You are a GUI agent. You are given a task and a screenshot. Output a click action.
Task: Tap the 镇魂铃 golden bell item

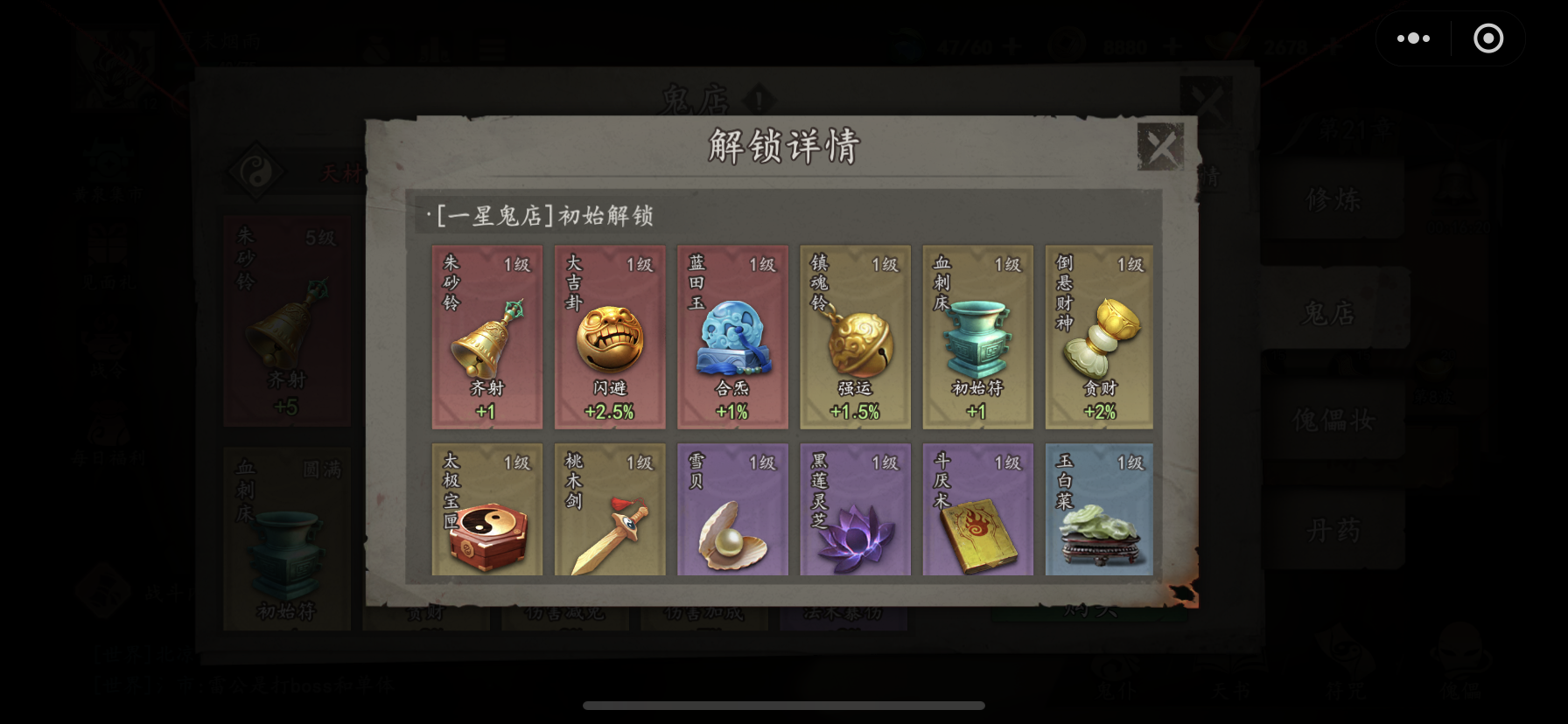click(x=855, y=337)
